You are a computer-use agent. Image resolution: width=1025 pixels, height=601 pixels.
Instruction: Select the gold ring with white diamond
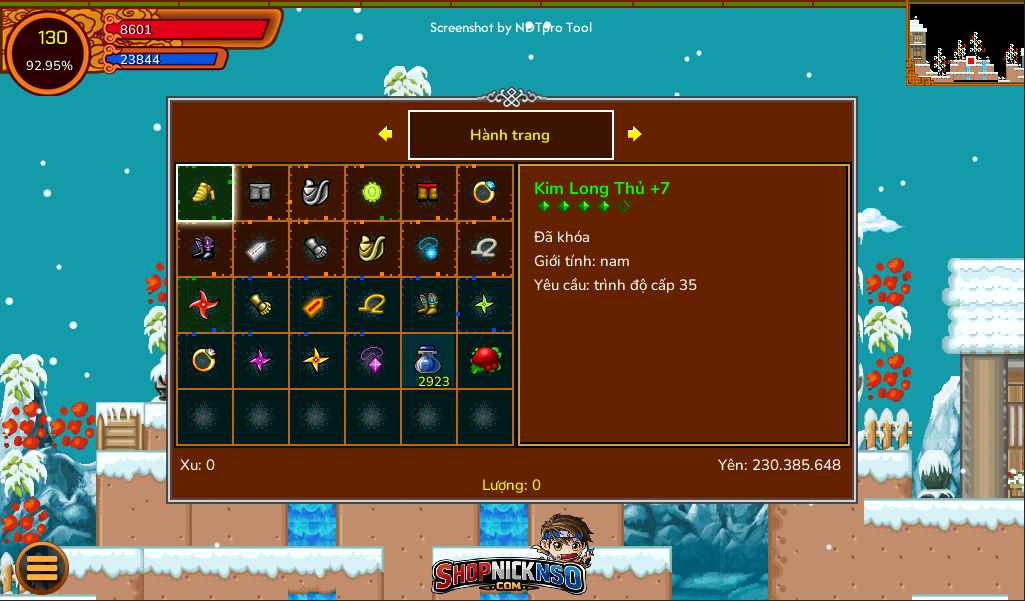(x=205, y=361)
